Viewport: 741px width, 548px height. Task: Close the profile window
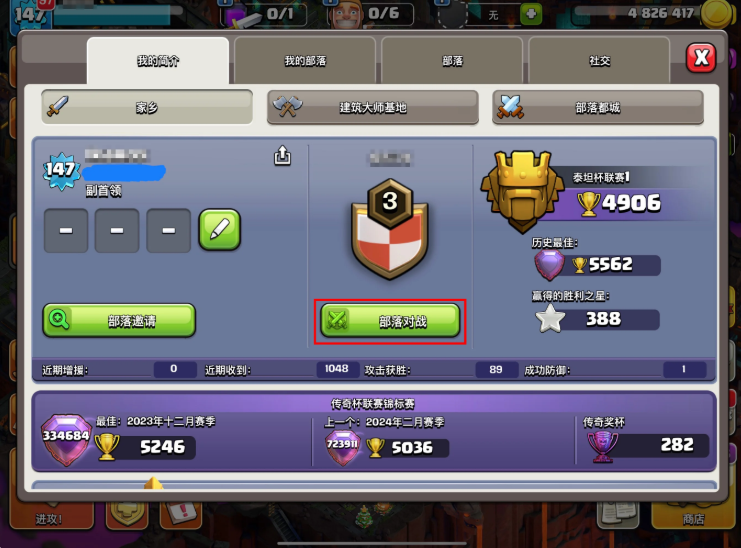[701, 58]
